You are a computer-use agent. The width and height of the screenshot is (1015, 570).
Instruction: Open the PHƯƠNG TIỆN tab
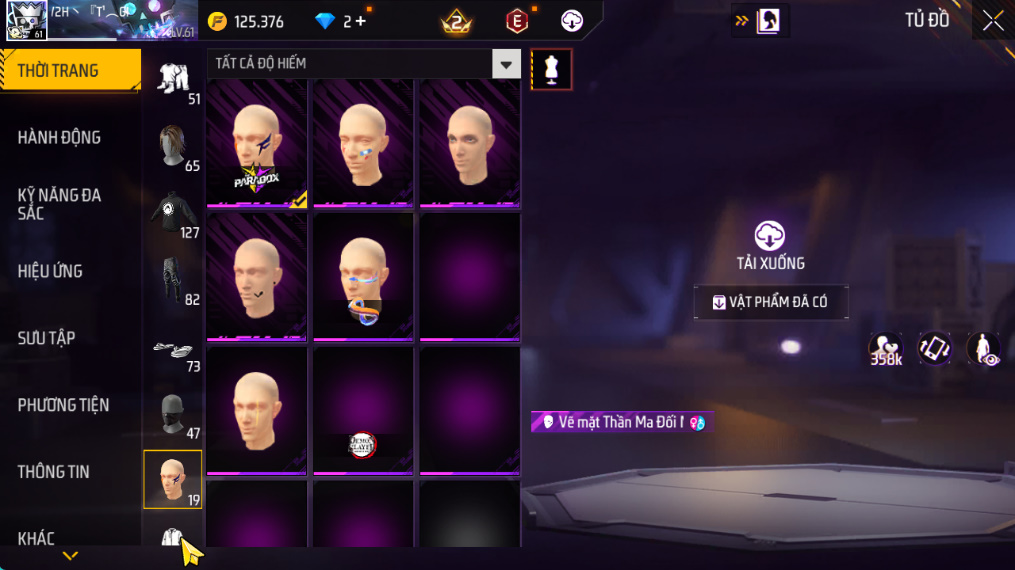63,405
